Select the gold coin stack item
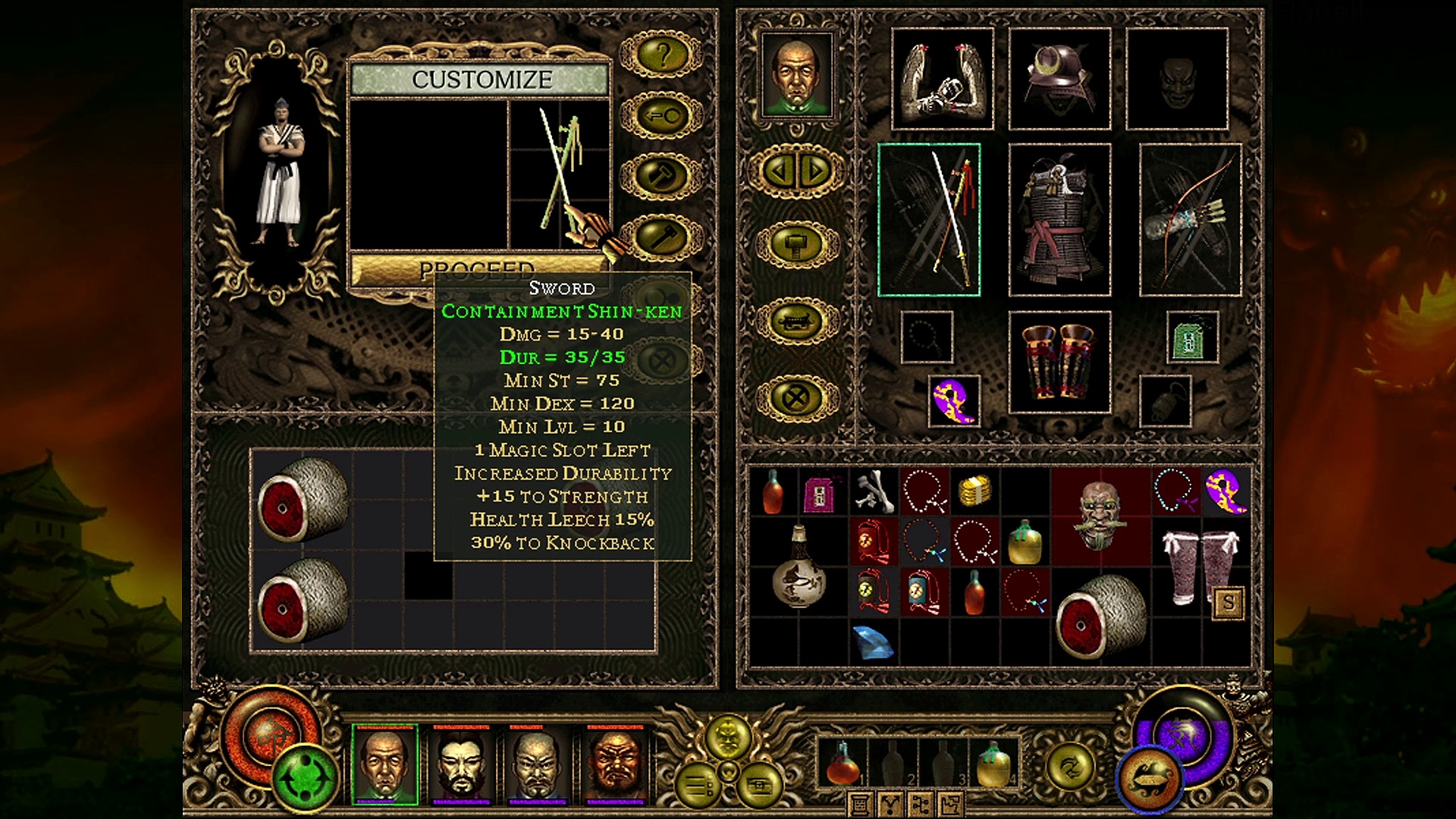The image size is (1456, 819). [x=975, y=491]
